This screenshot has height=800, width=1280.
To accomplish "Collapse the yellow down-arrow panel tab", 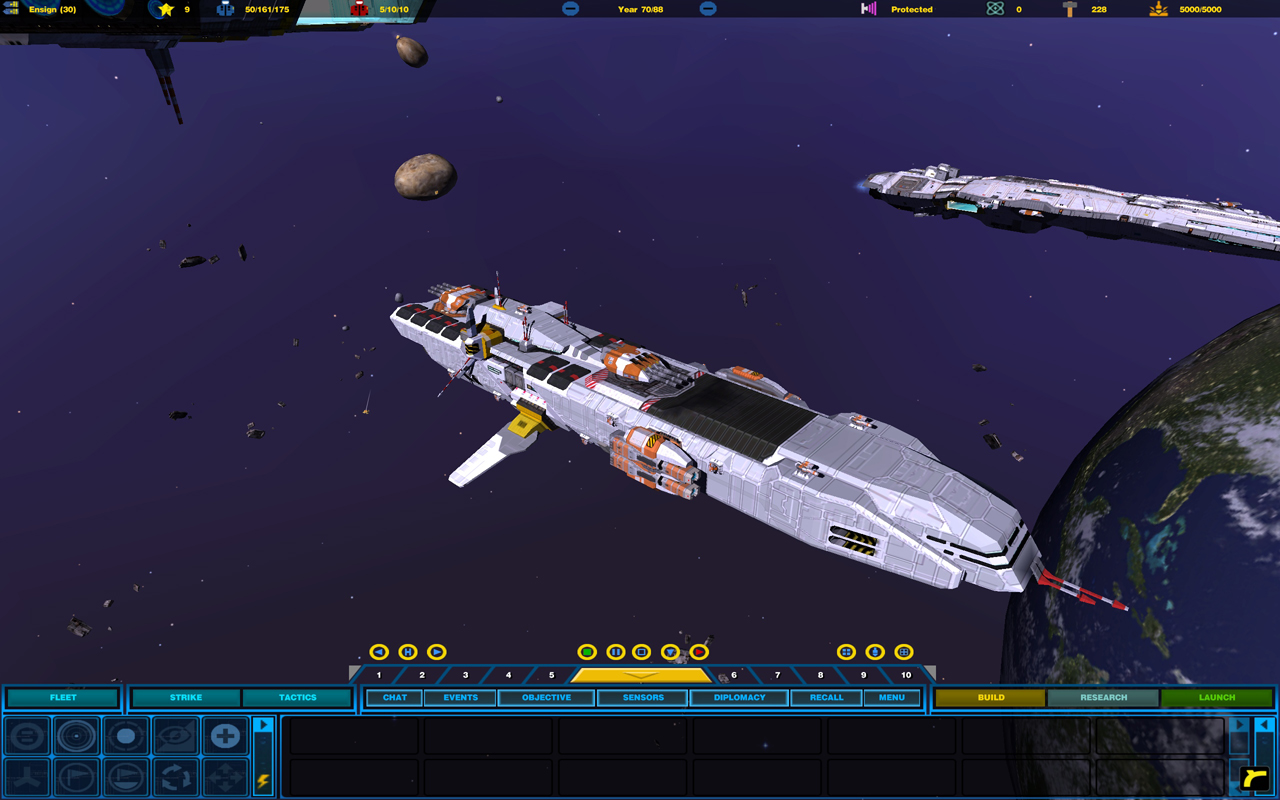I will tap(640, 675).
